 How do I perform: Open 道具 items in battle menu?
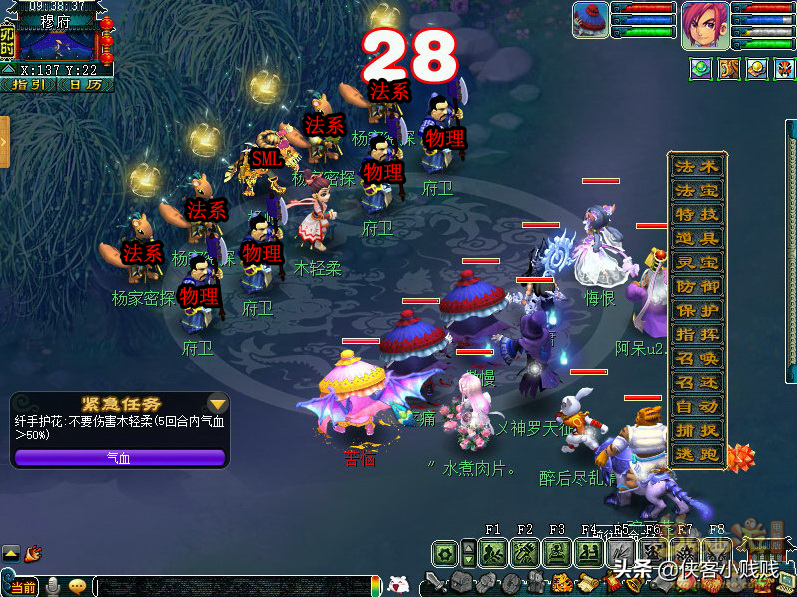point(696,239)
